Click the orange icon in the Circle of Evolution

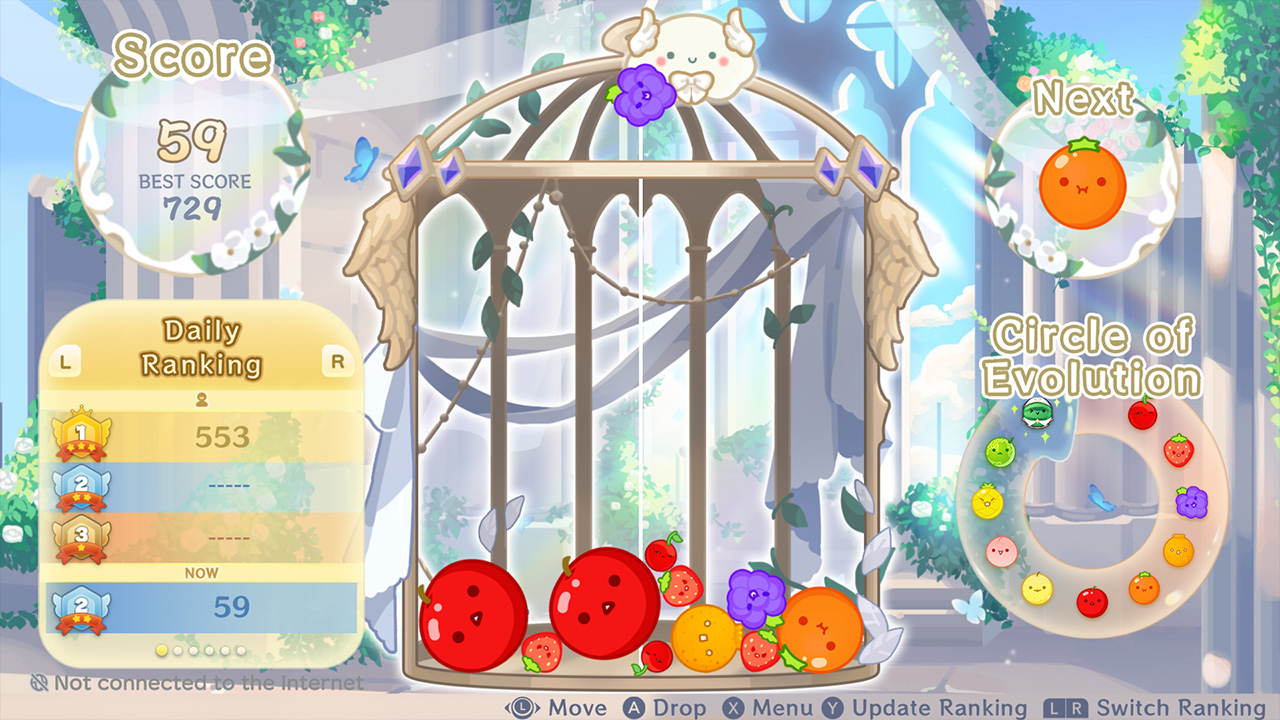1144,588
